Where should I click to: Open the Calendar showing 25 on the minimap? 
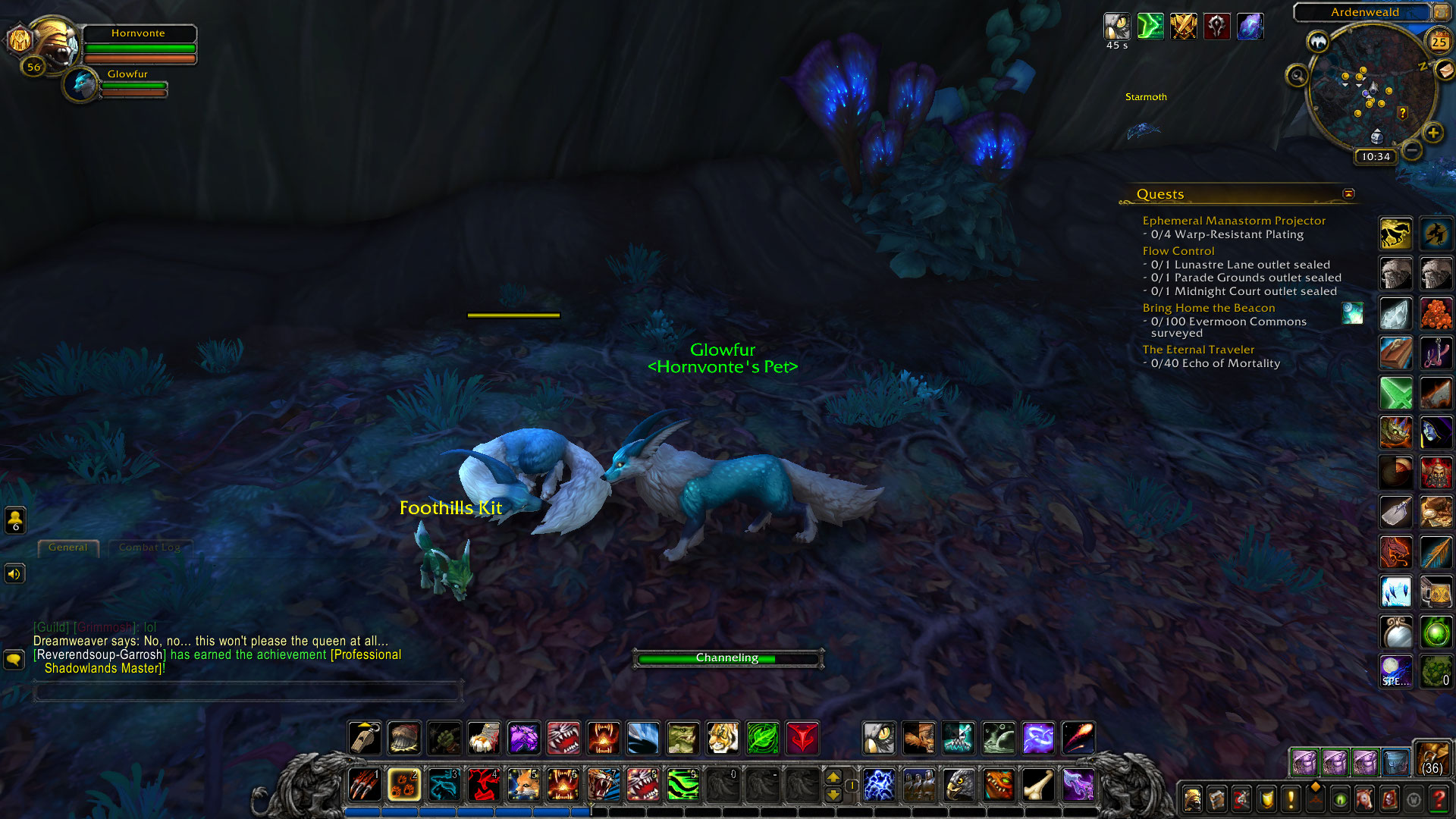1439,42
